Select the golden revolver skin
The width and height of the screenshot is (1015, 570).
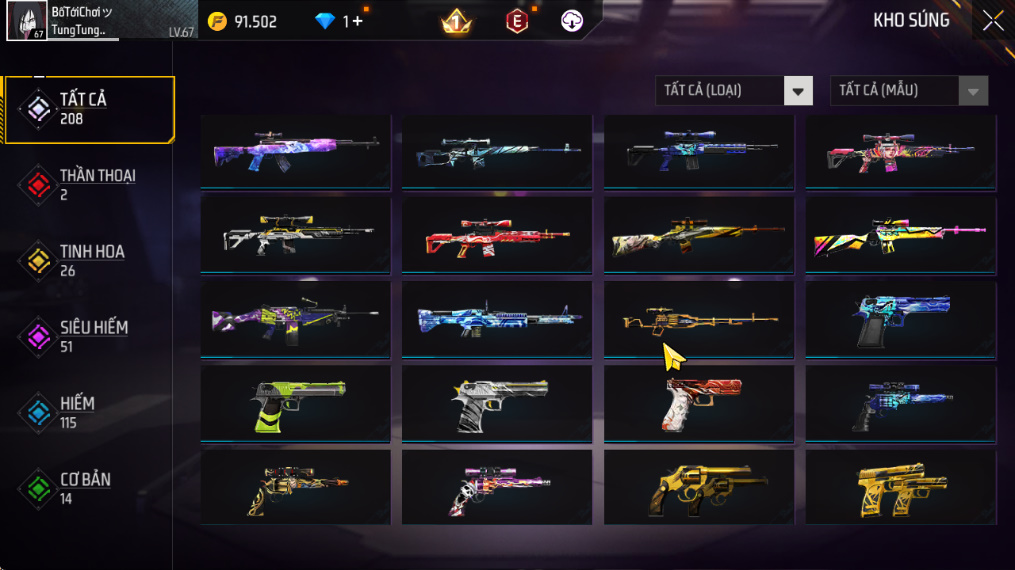click(x=699, y=488)
